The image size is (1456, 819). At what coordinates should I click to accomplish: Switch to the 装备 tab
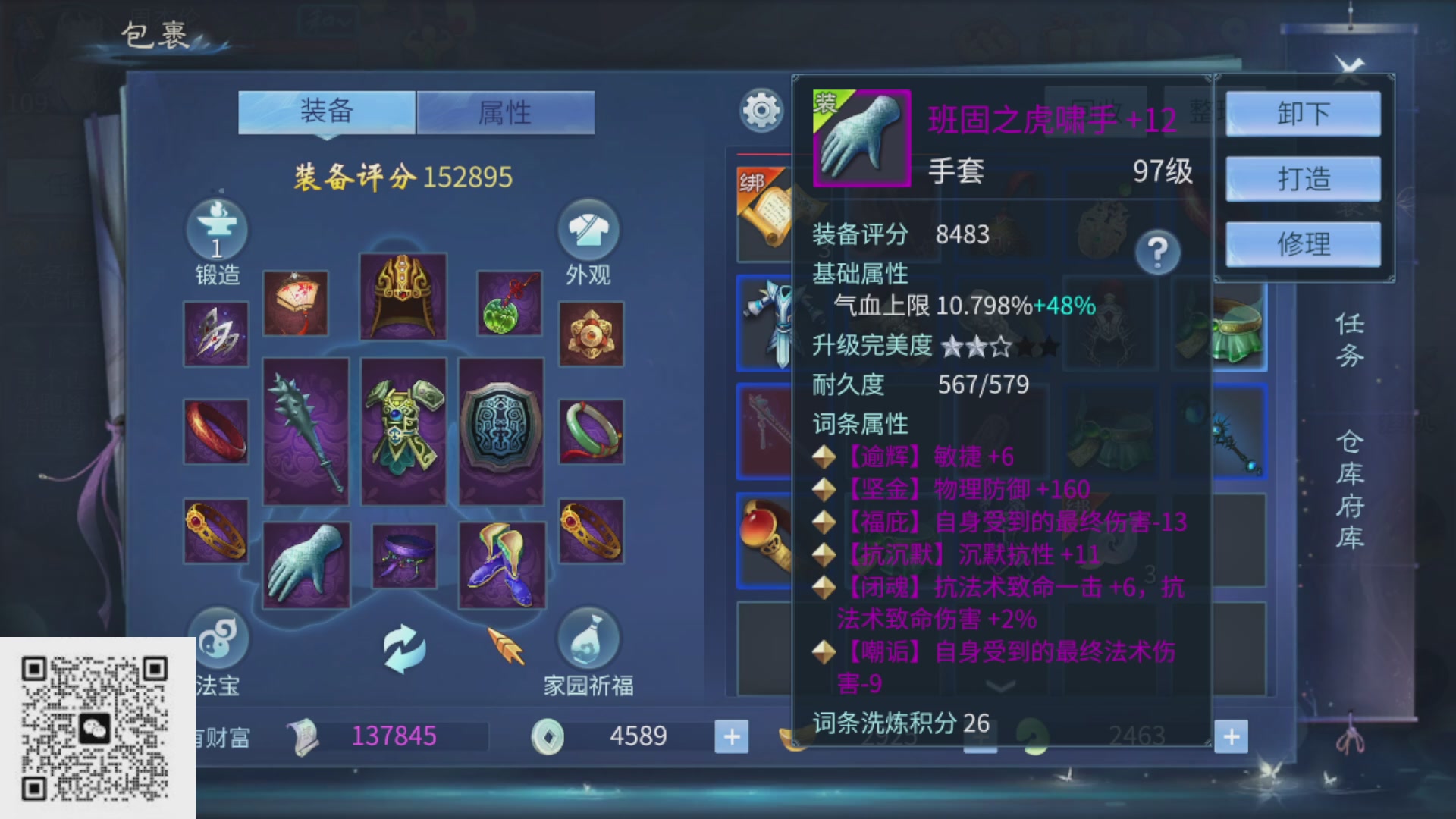pyautogui.click(x=326, y=111)
